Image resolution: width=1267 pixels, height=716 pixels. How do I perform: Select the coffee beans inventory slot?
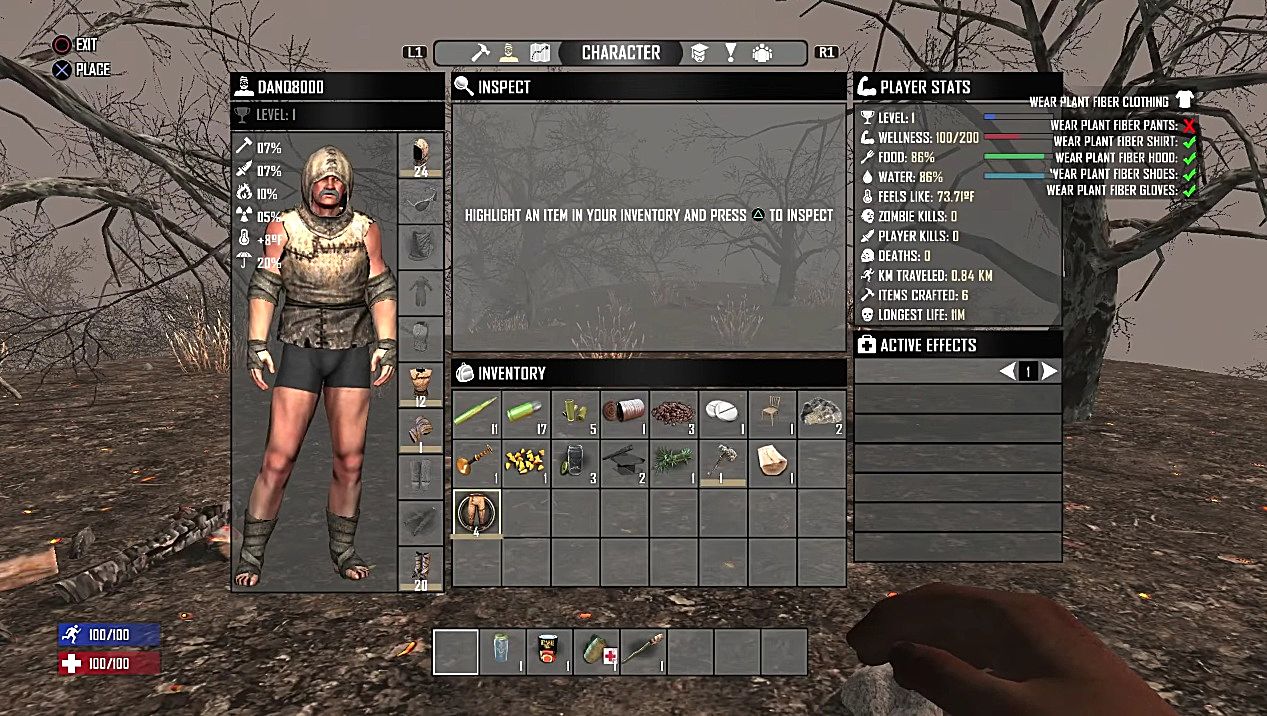click(x=674, y=414)
